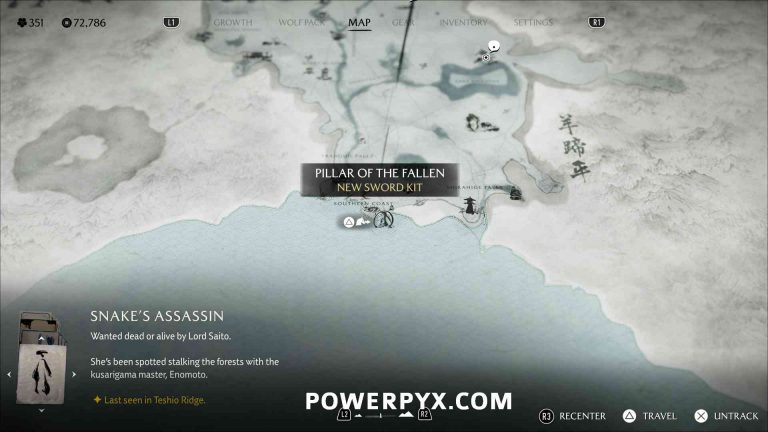
Task: Open the Inventory tab
Action: pyautogui.click(x=464, y=22)
